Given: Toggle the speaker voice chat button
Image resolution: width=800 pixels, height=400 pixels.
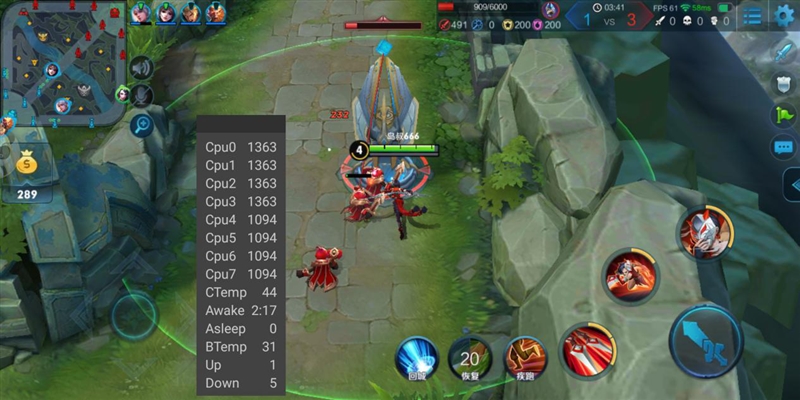Looking at the screenshot, I should point(142,68).
